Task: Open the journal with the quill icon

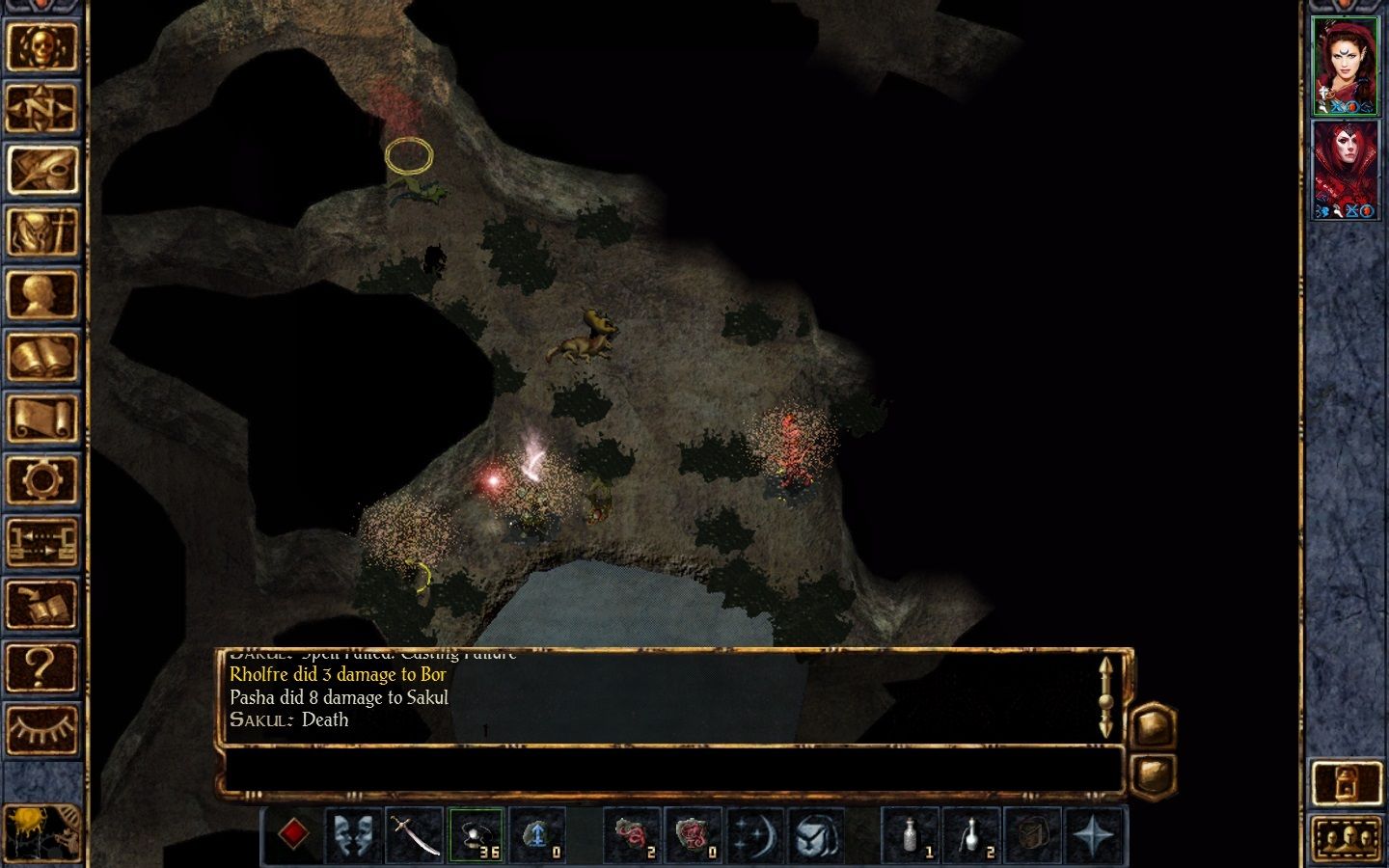Action: (x=41, y=170)
